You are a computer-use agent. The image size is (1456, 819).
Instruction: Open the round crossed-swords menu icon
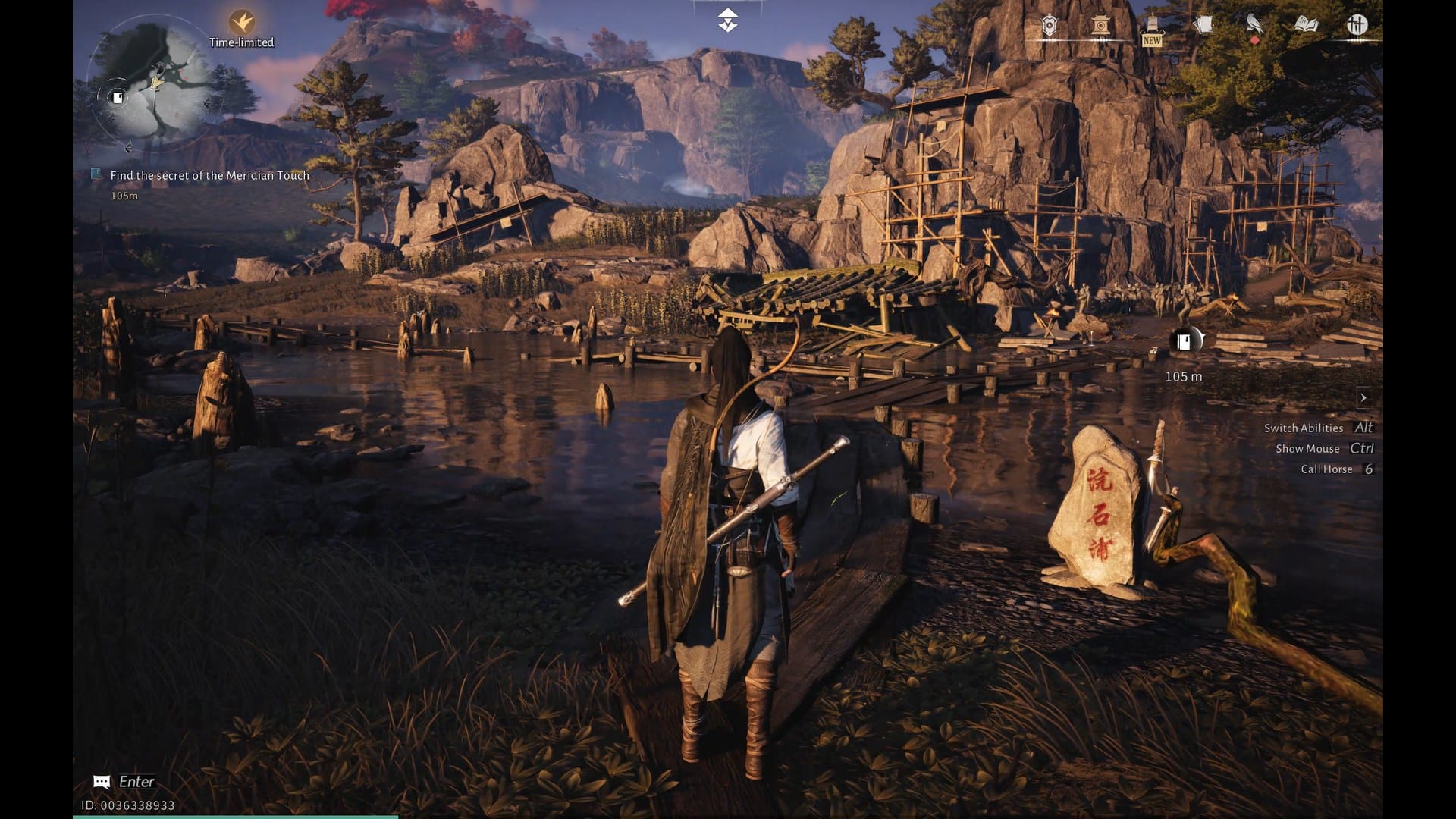(1357, 25)
